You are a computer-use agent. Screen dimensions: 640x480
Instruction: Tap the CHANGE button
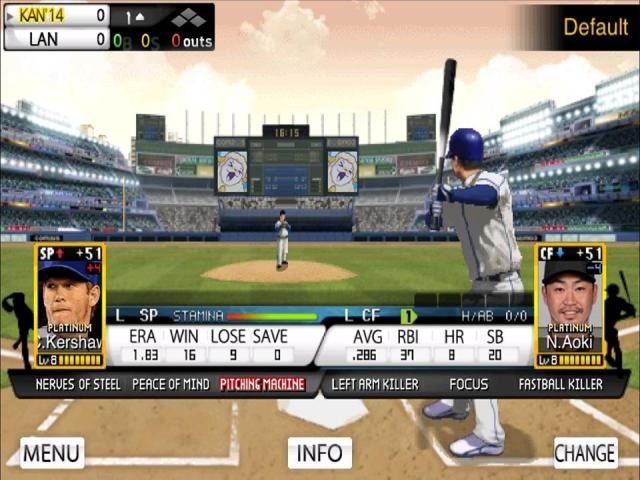[585, 452]
